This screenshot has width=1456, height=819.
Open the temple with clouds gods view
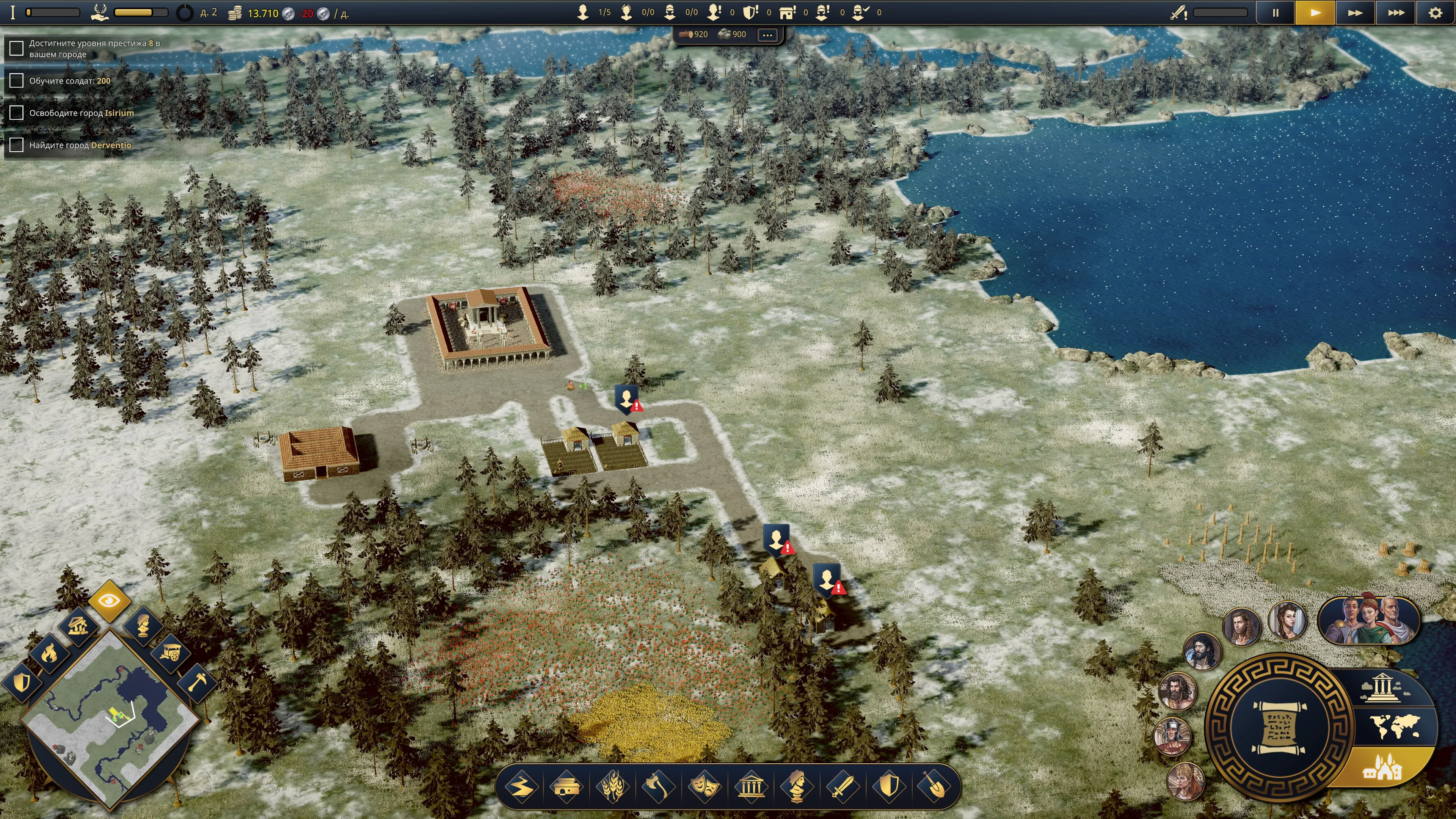[x=1381, y=687]
